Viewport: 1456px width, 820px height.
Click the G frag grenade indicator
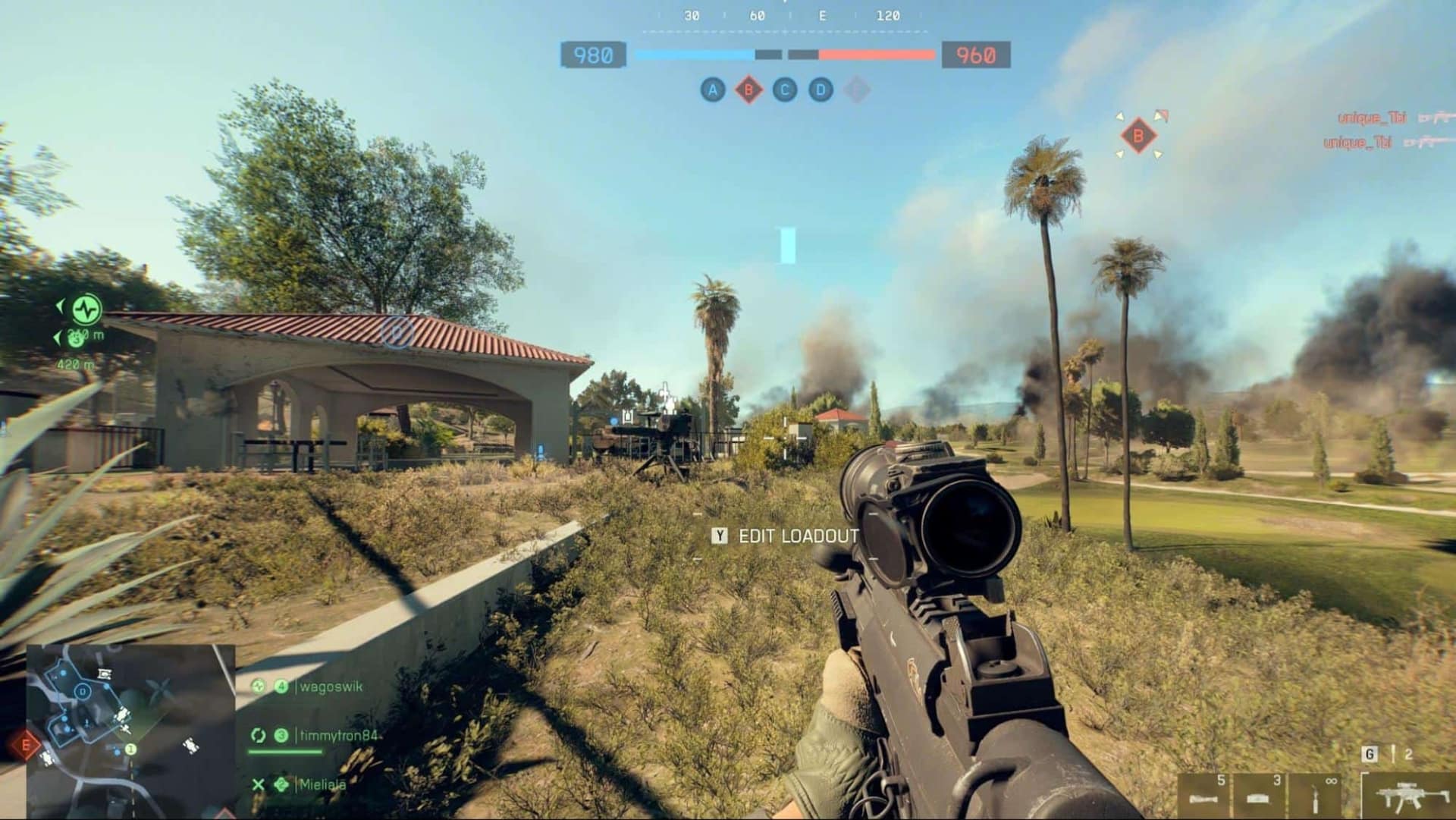(1370, 754)
